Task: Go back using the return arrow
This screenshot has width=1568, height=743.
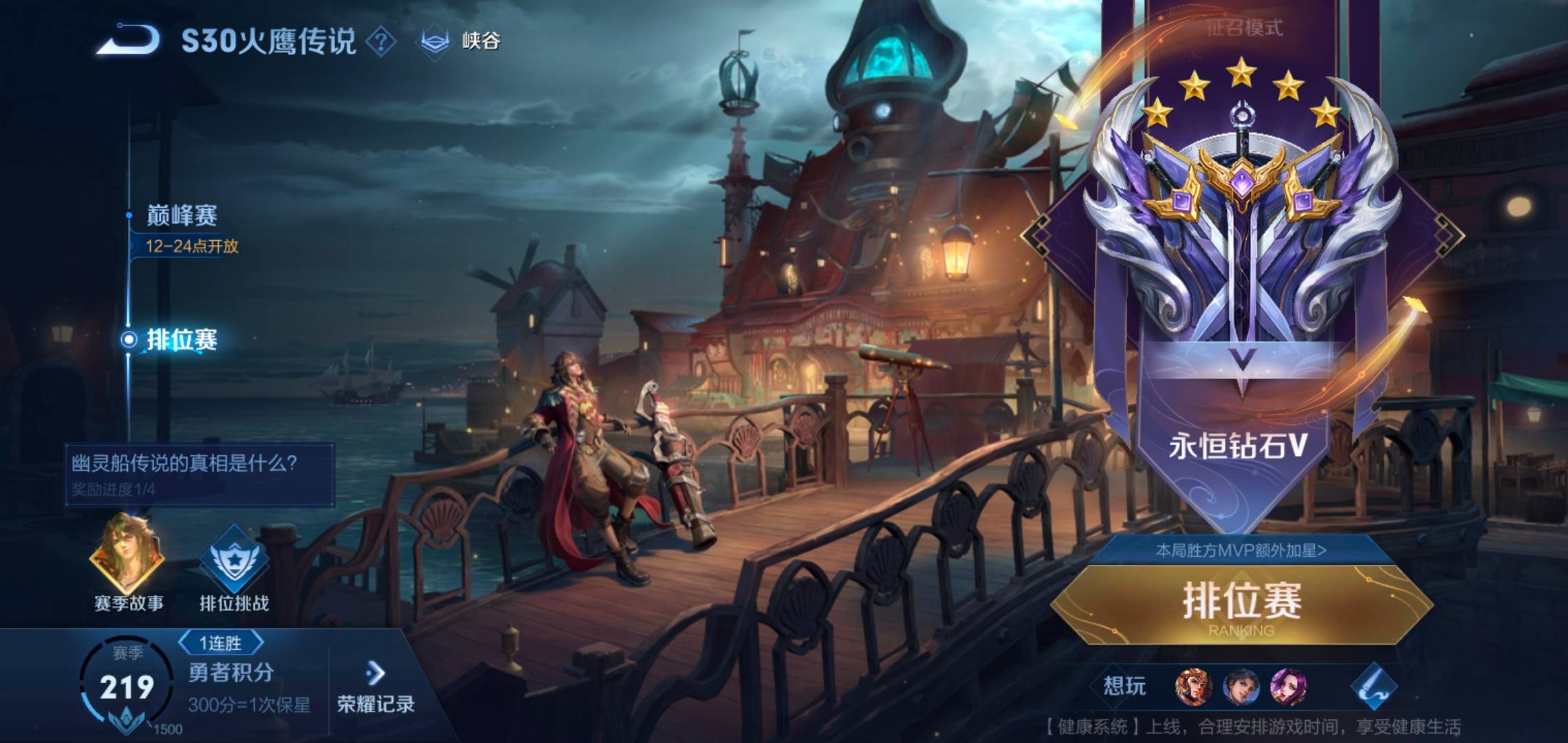Action: tap(129, 40)
